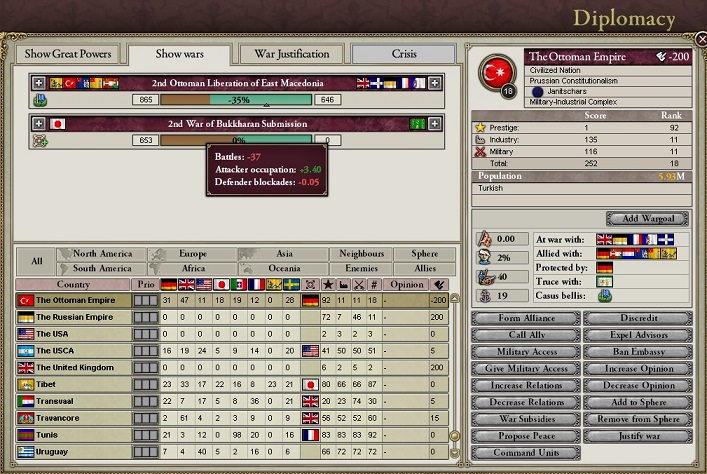Request Military Access
Viewport: 707px width, 474px height.
coord(525,352)
